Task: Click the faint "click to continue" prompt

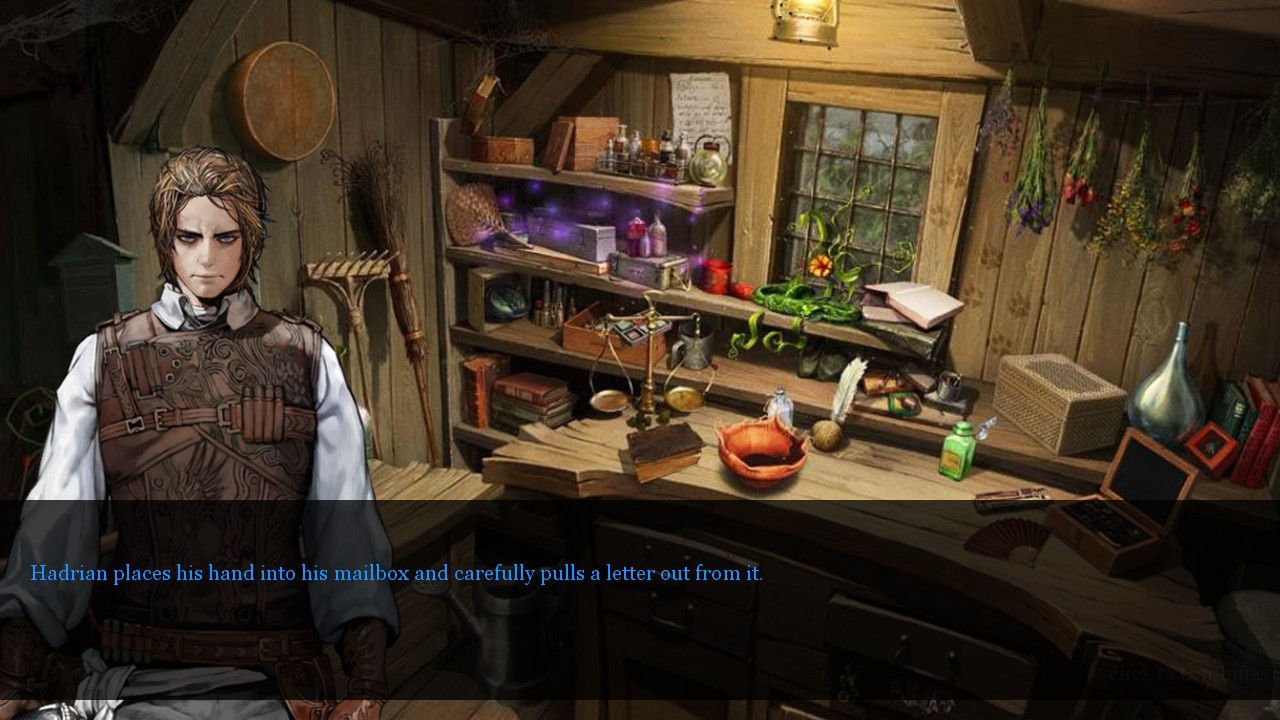Action: click(1186, 673)
